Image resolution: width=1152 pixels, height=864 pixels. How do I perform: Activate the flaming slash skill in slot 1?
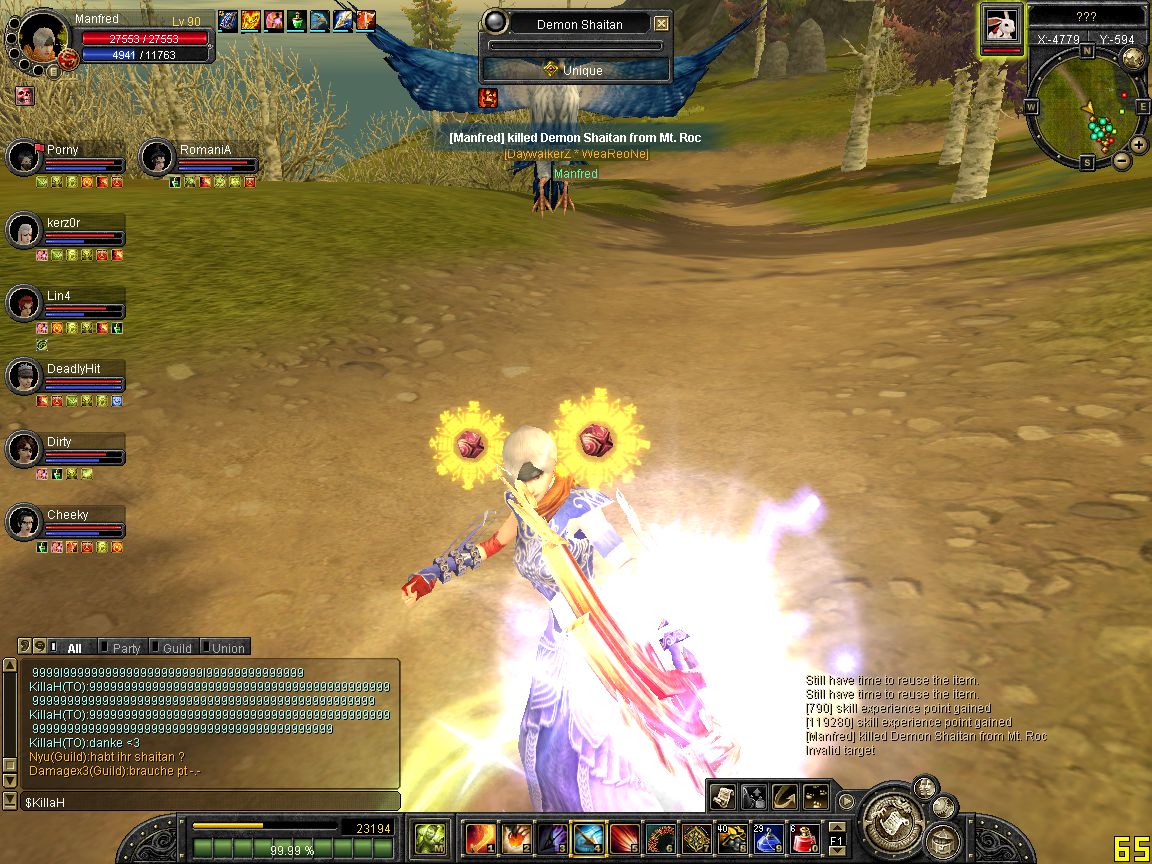(x=480, y=837)
